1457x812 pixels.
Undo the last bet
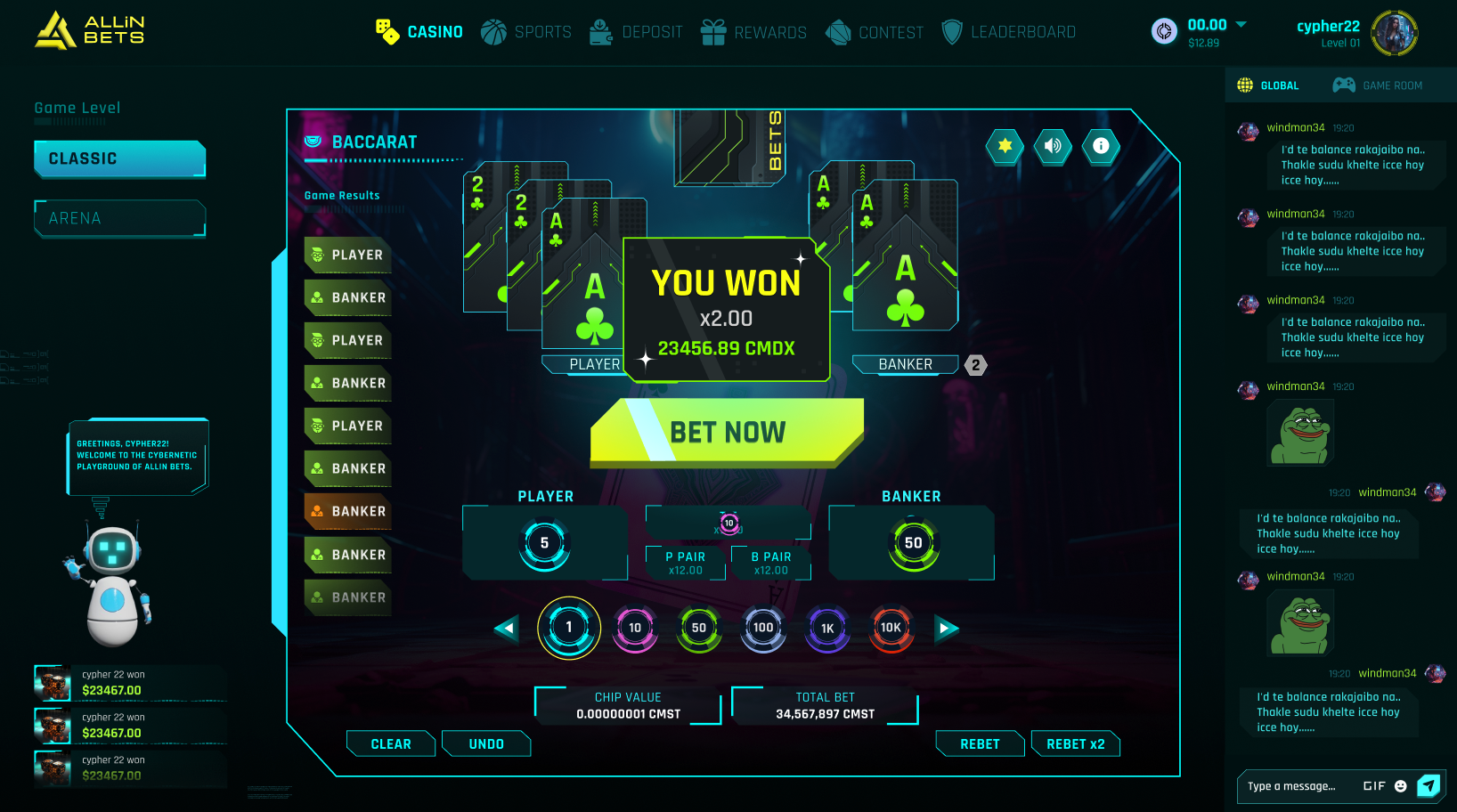point(486,744)
